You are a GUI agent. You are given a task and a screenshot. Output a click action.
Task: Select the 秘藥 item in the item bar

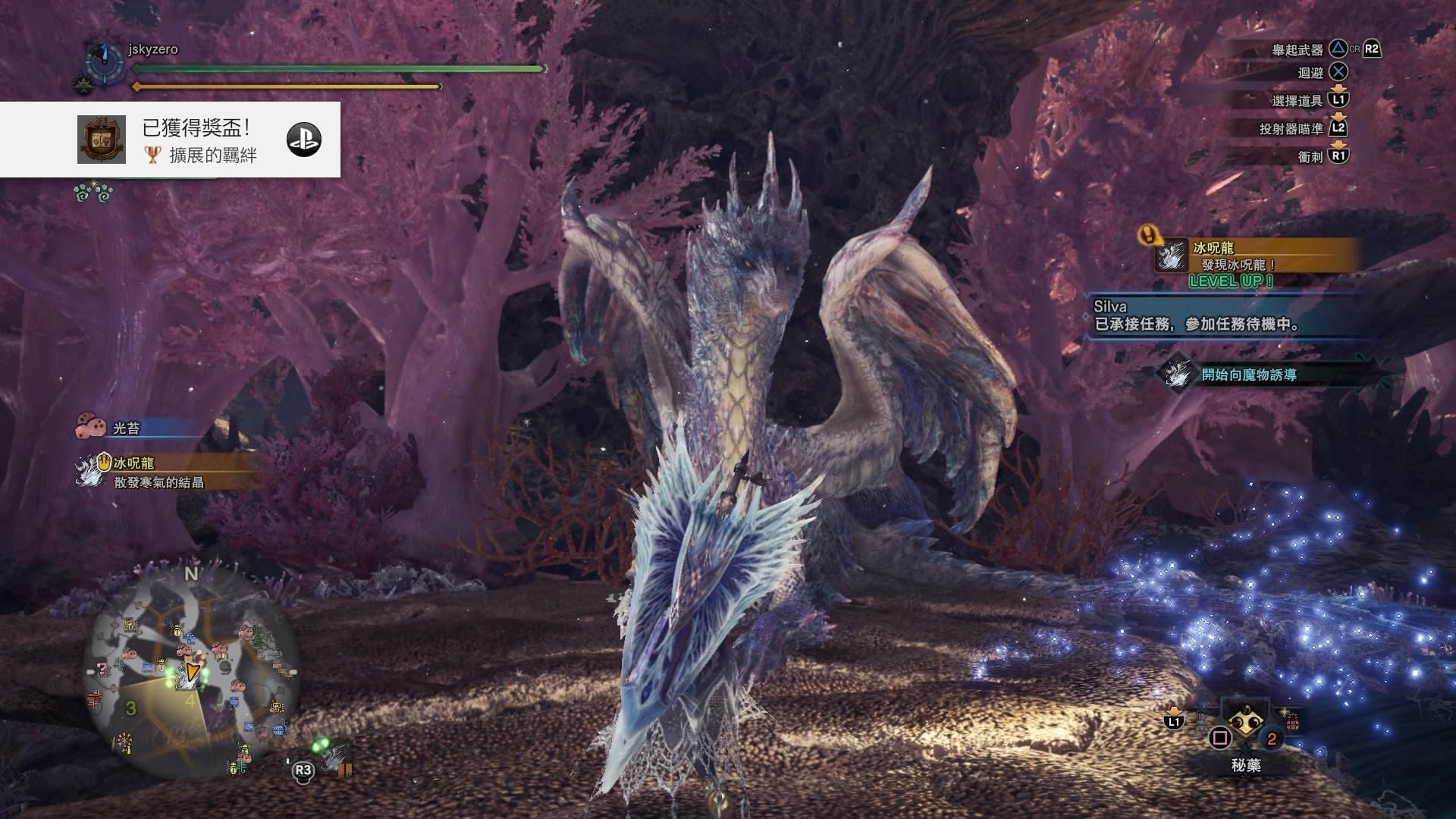[x=1244, y=725]
